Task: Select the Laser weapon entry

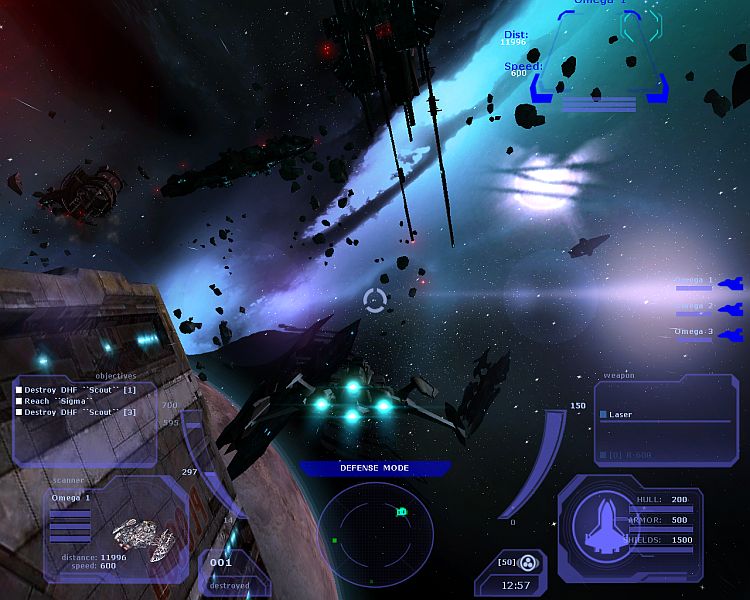Action: pos(620,414)
